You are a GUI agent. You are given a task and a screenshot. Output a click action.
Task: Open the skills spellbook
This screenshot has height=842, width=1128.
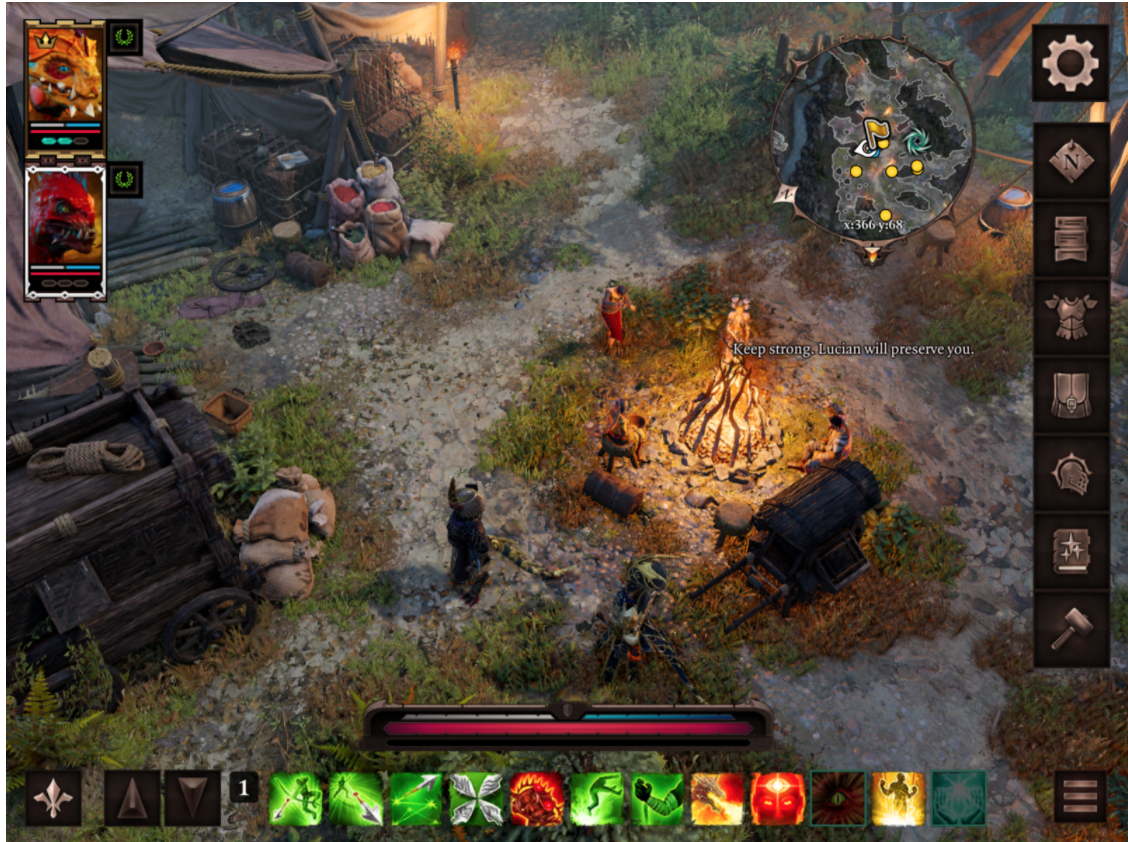(1070, 551)
